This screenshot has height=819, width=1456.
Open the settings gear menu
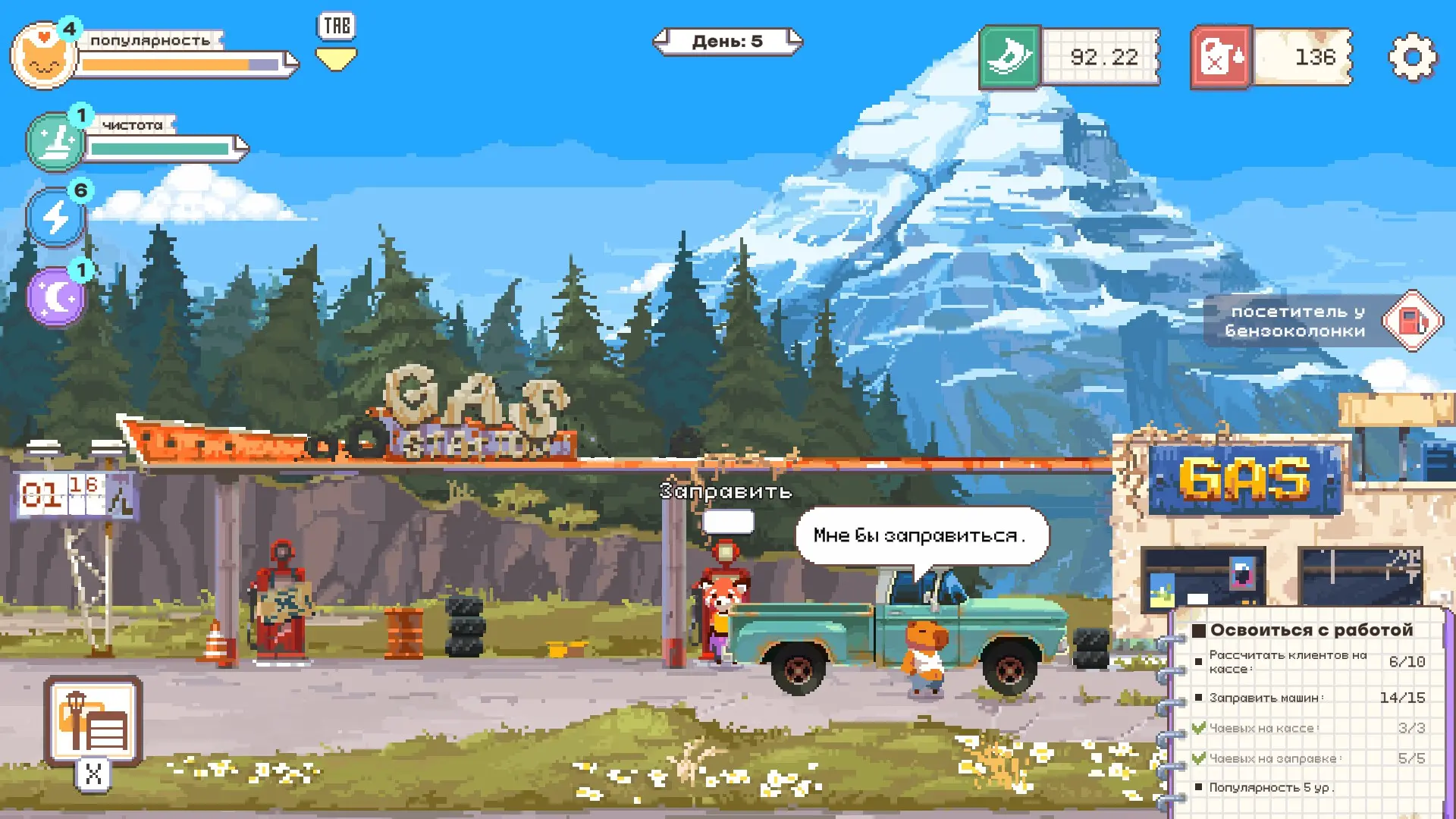[x=1412, y=58]
